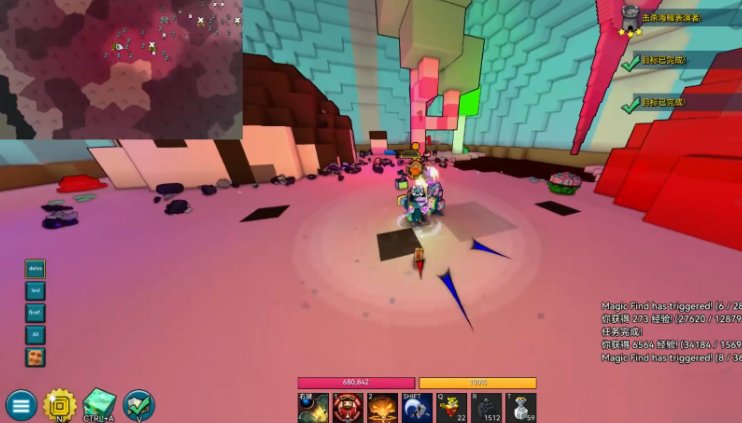This screenshot has width=742, height=423.
Task: Open the minimap
Action: click(x=121, y=69)
